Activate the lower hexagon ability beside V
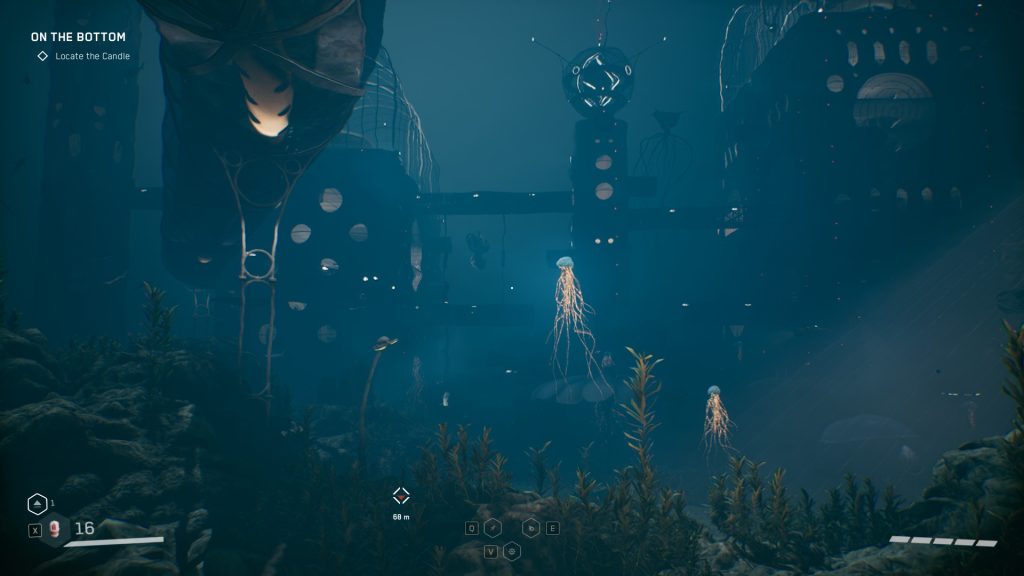 [512, 551]
